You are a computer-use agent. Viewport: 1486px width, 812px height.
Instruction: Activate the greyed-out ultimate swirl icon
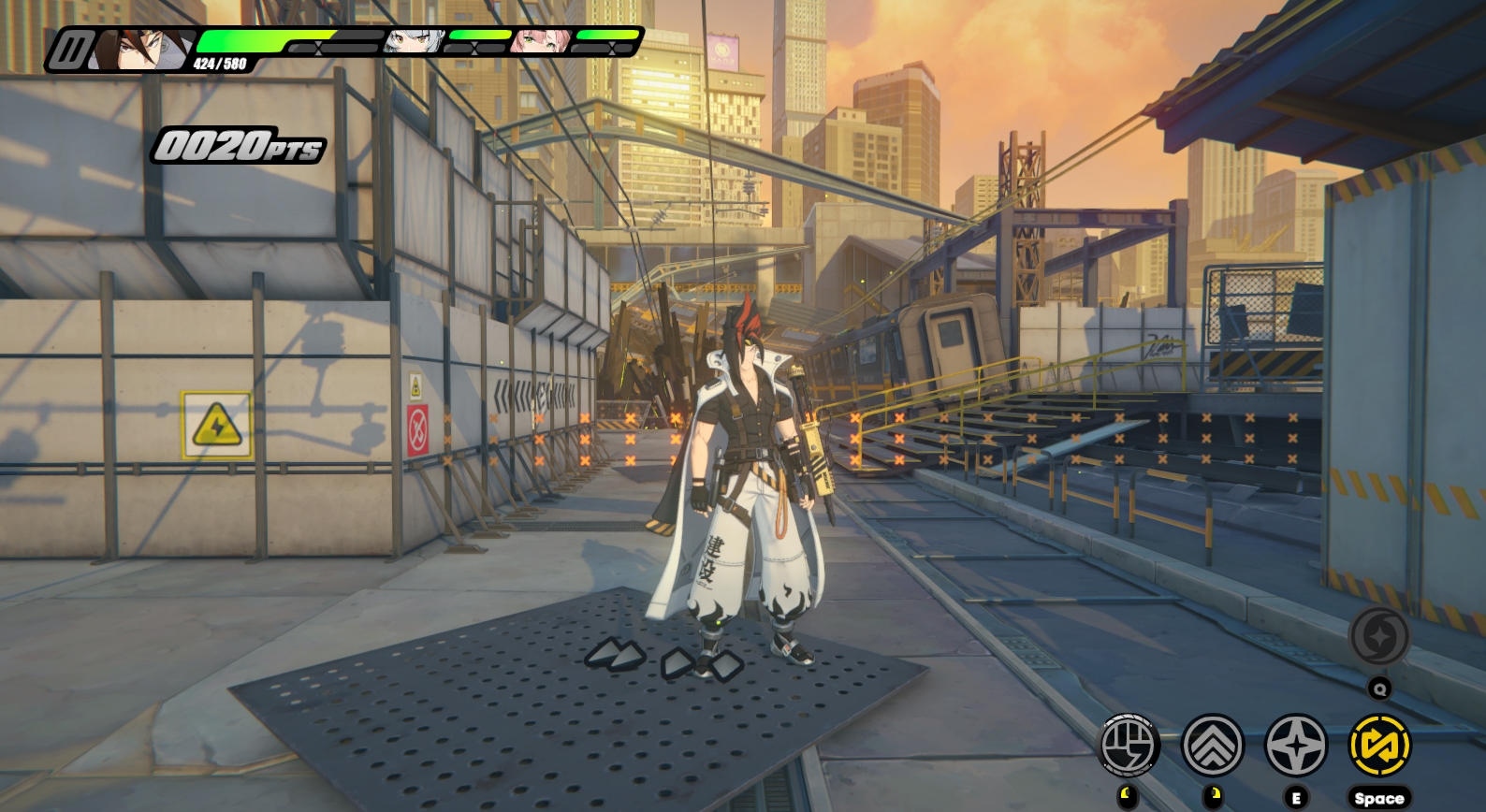[x=1379, y=637]
